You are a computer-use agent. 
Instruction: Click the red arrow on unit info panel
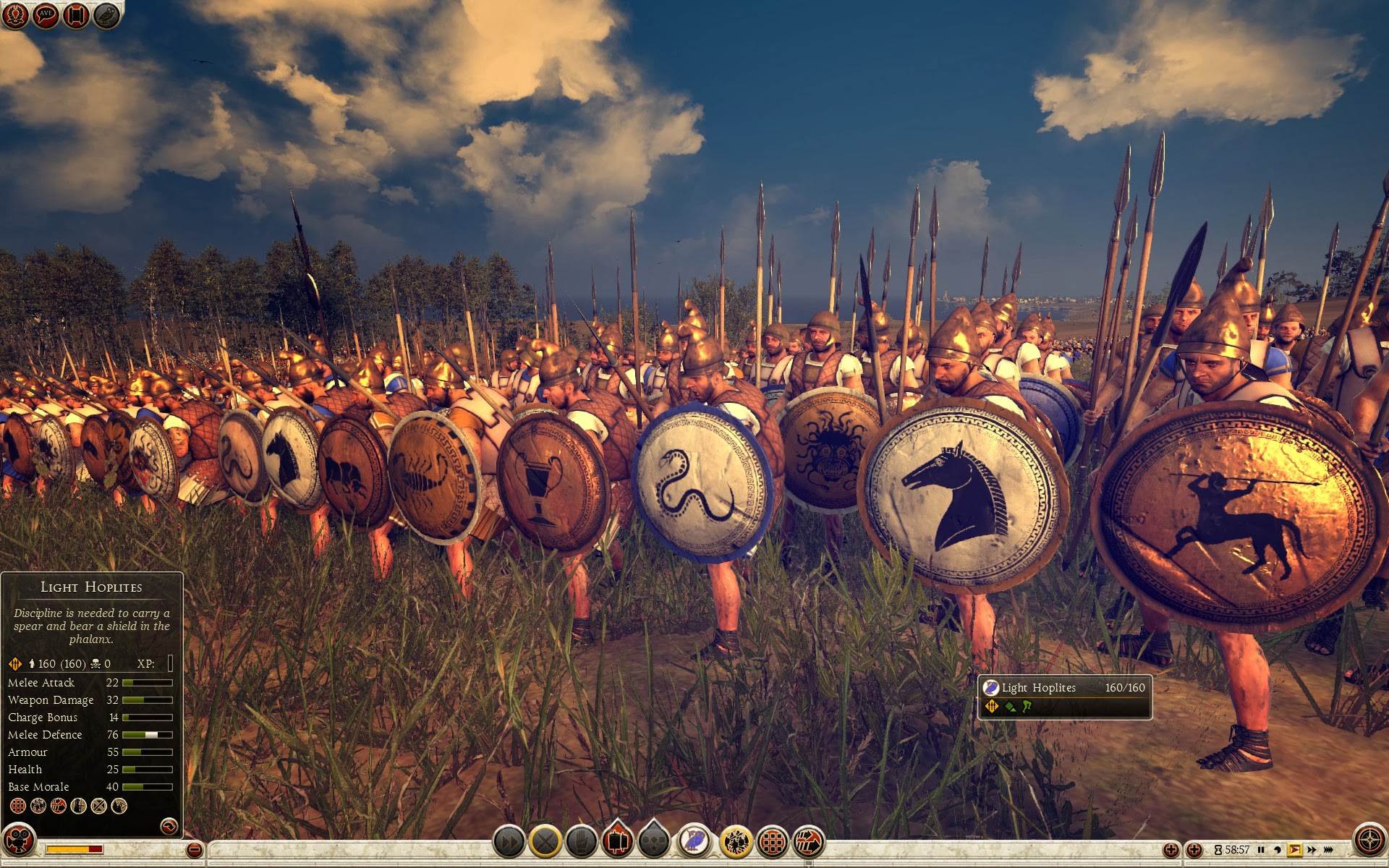pyautogui.click(x=169, y=825)
